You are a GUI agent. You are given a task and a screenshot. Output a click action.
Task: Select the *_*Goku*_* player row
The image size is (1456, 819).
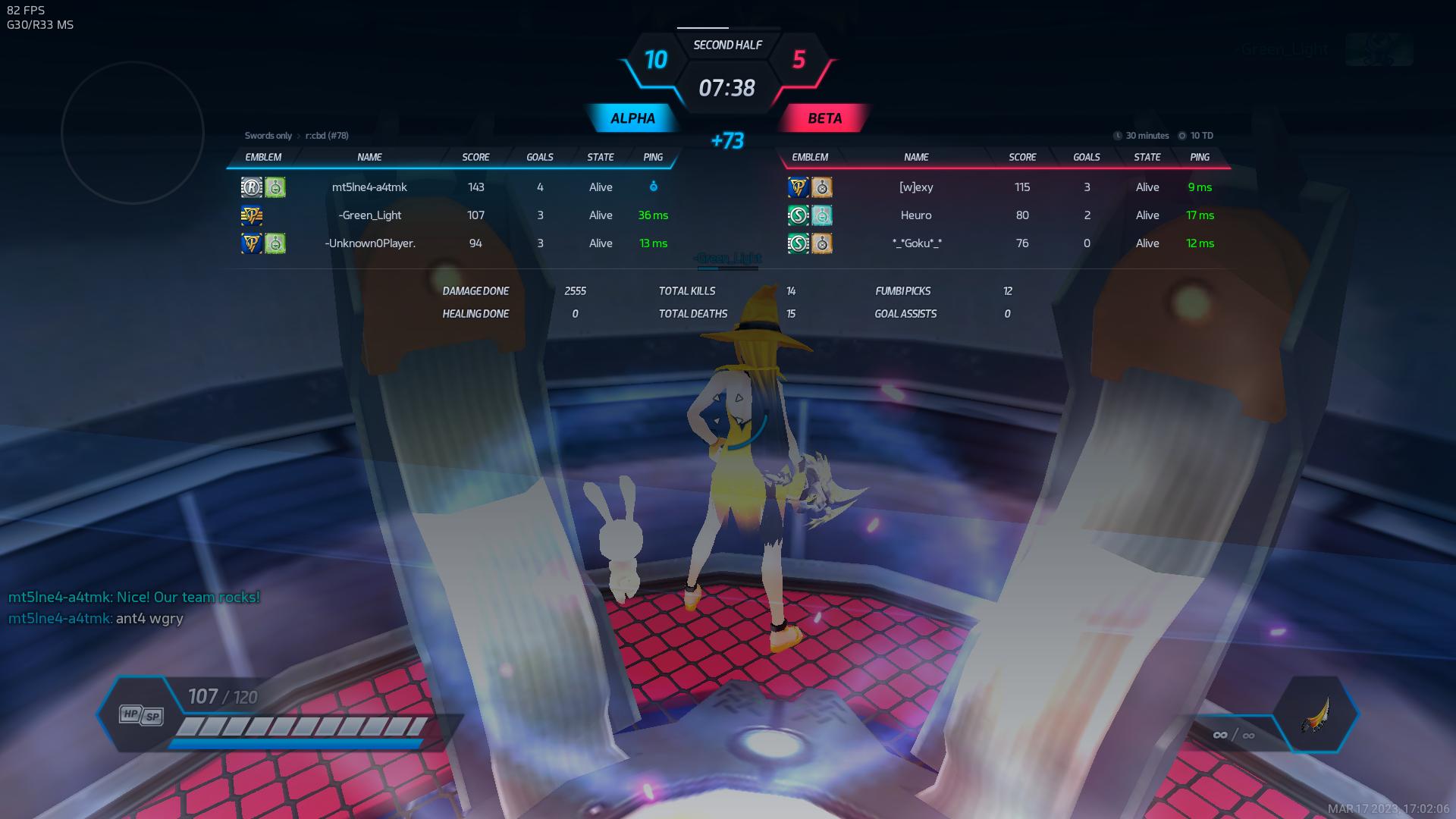coord(916,243)
